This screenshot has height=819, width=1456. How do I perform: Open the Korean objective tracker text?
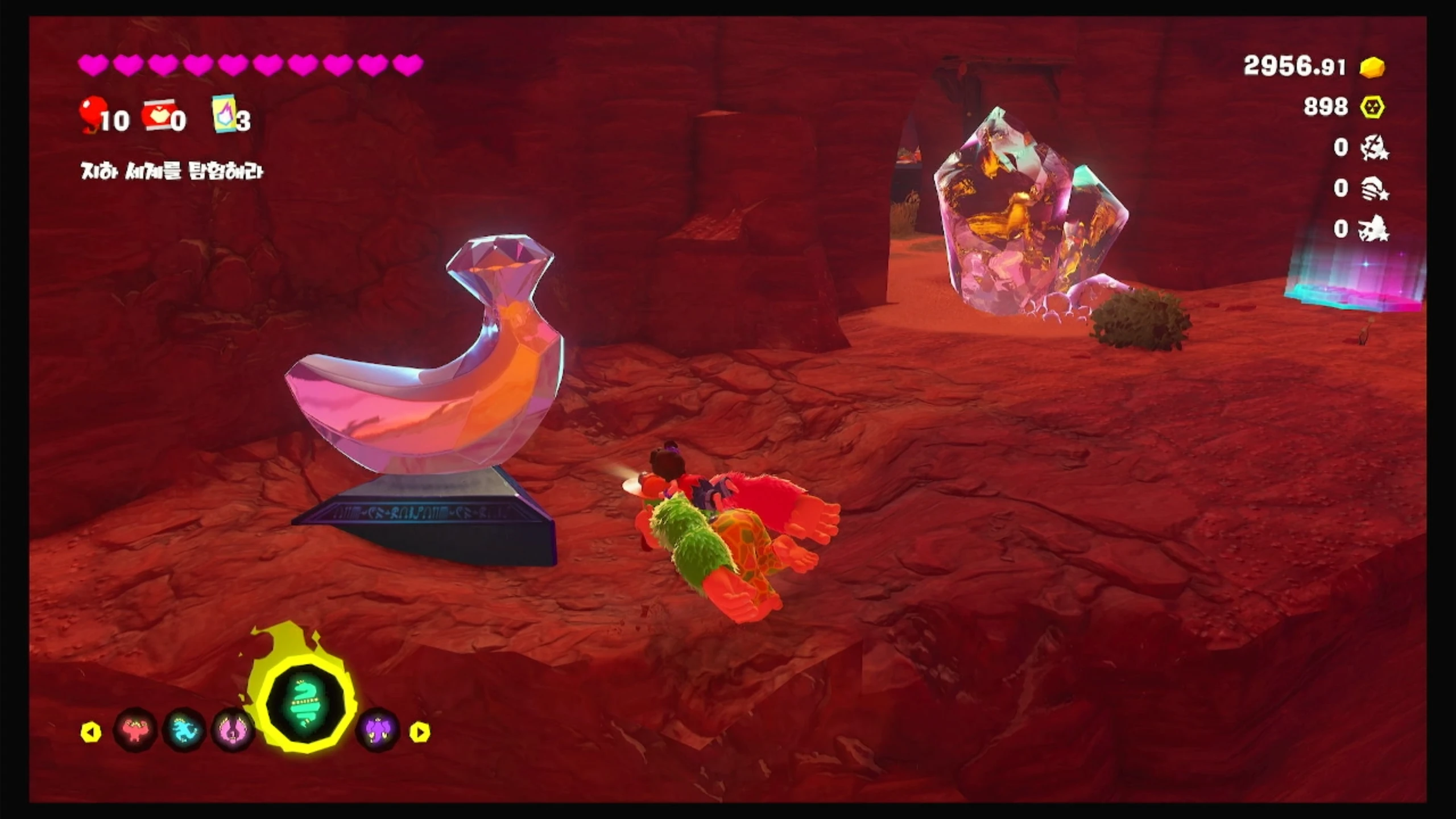(172, 171)
